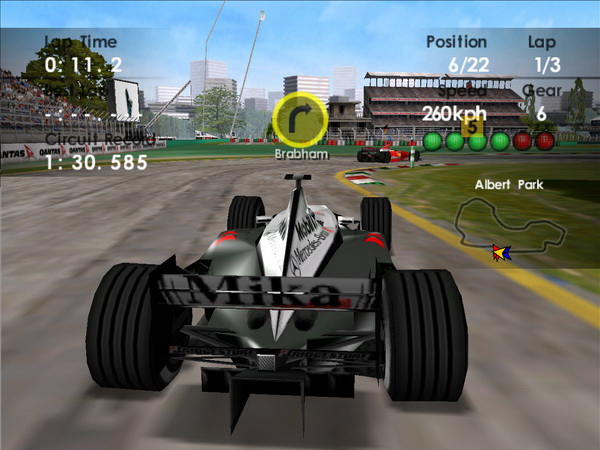The width and height of the screenshot is (600, 450).
Task: Click the Brabham corner direction indicator
Action: click(x=300, y=119)
